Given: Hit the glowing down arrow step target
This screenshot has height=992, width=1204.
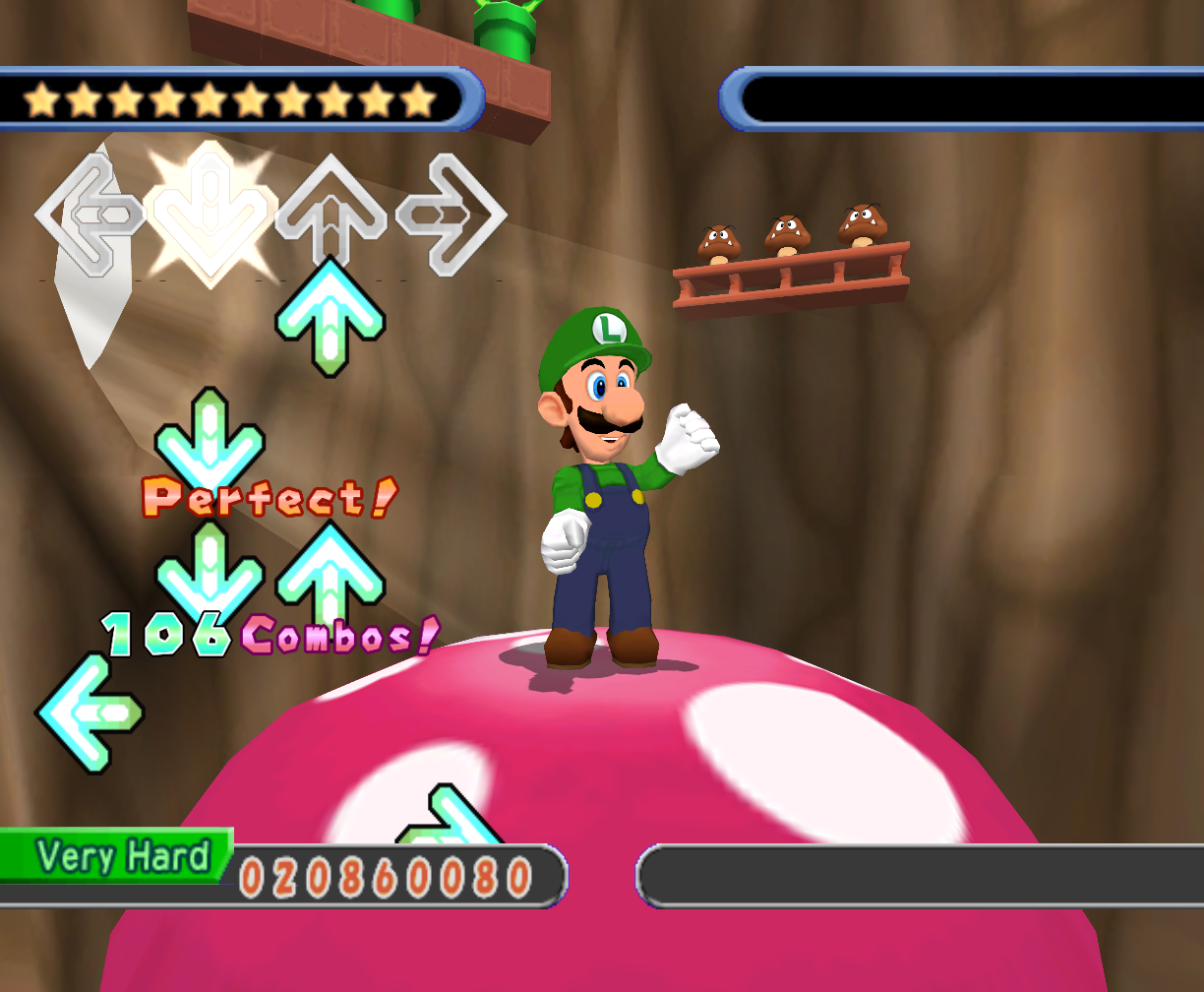Looking at the screenshot, I should click(x=210, y=213).
